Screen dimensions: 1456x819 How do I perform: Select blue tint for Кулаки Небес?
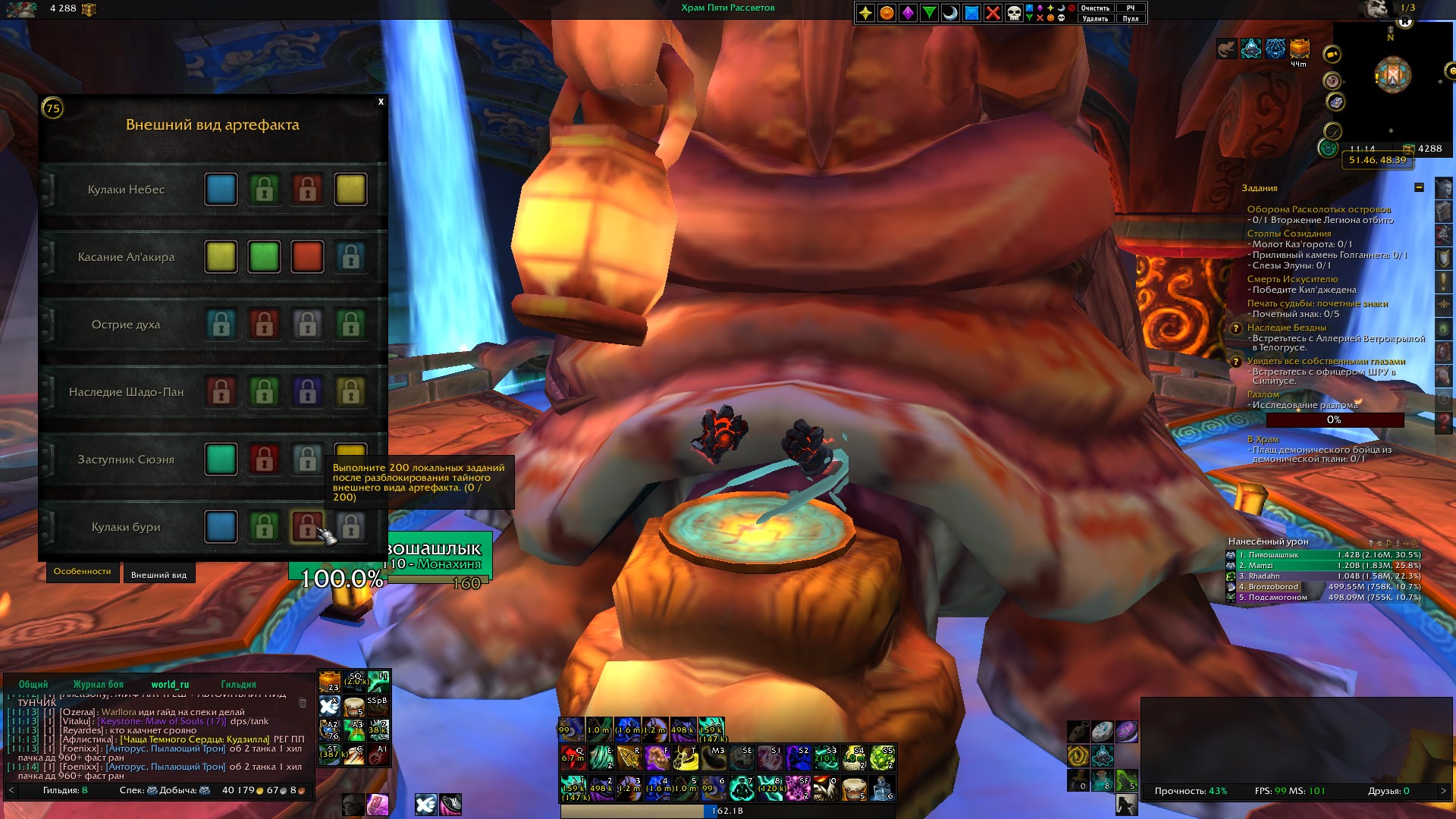[x=221, y=190]
